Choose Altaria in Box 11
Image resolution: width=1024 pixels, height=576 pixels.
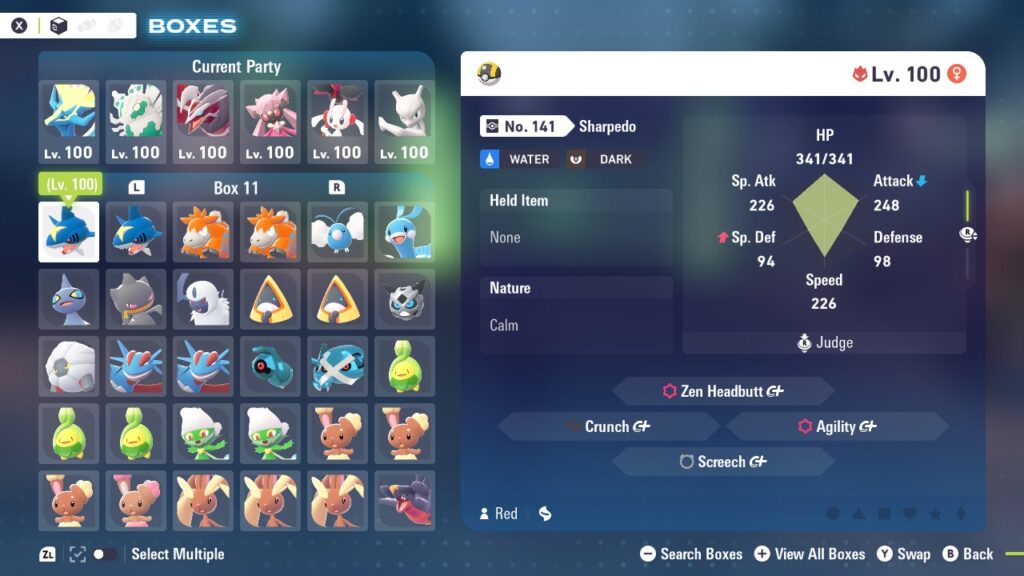tap(405, 232)
